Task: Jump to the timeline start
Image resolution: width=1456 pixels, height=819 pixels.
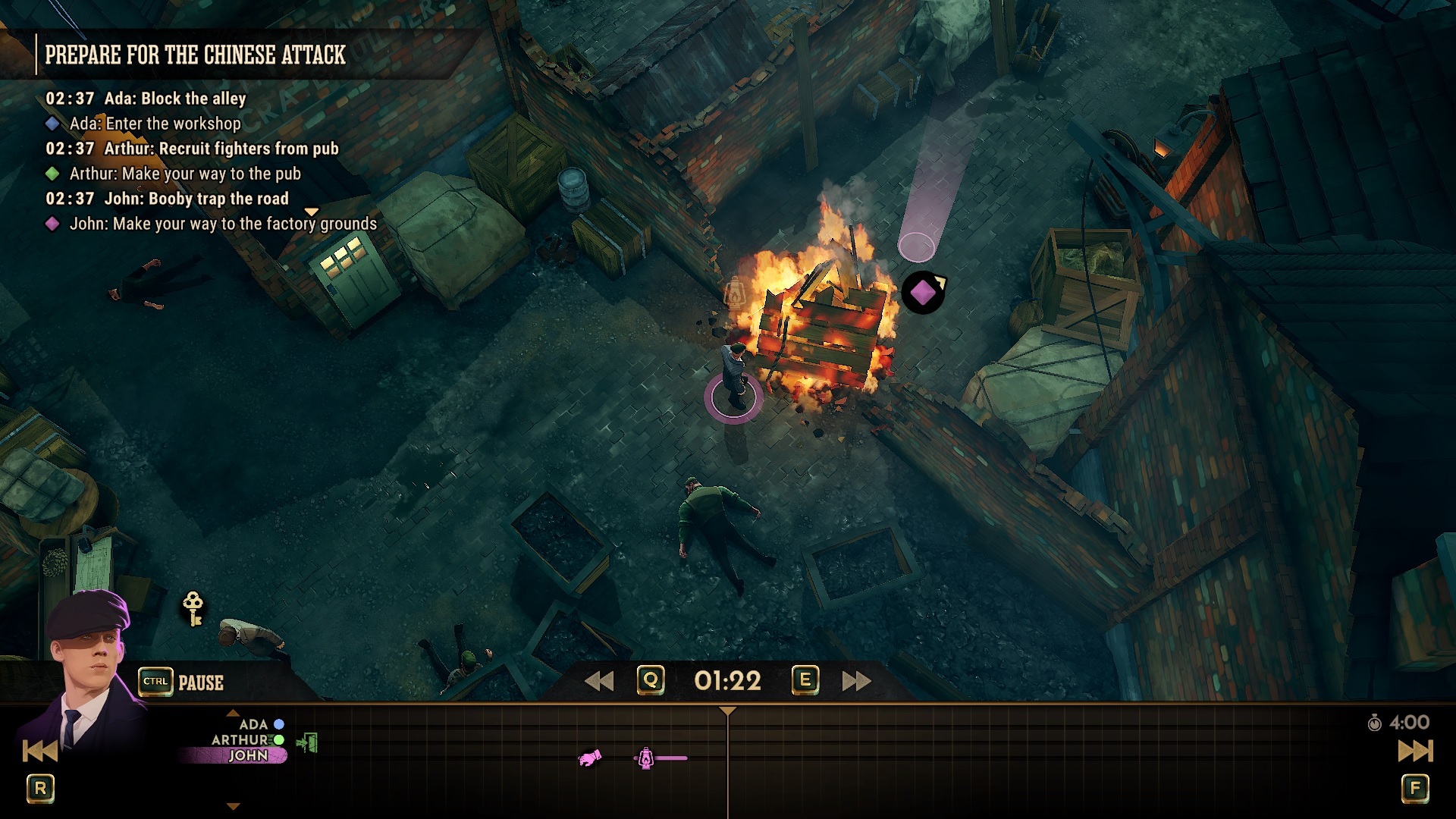Action: point(40,751)
